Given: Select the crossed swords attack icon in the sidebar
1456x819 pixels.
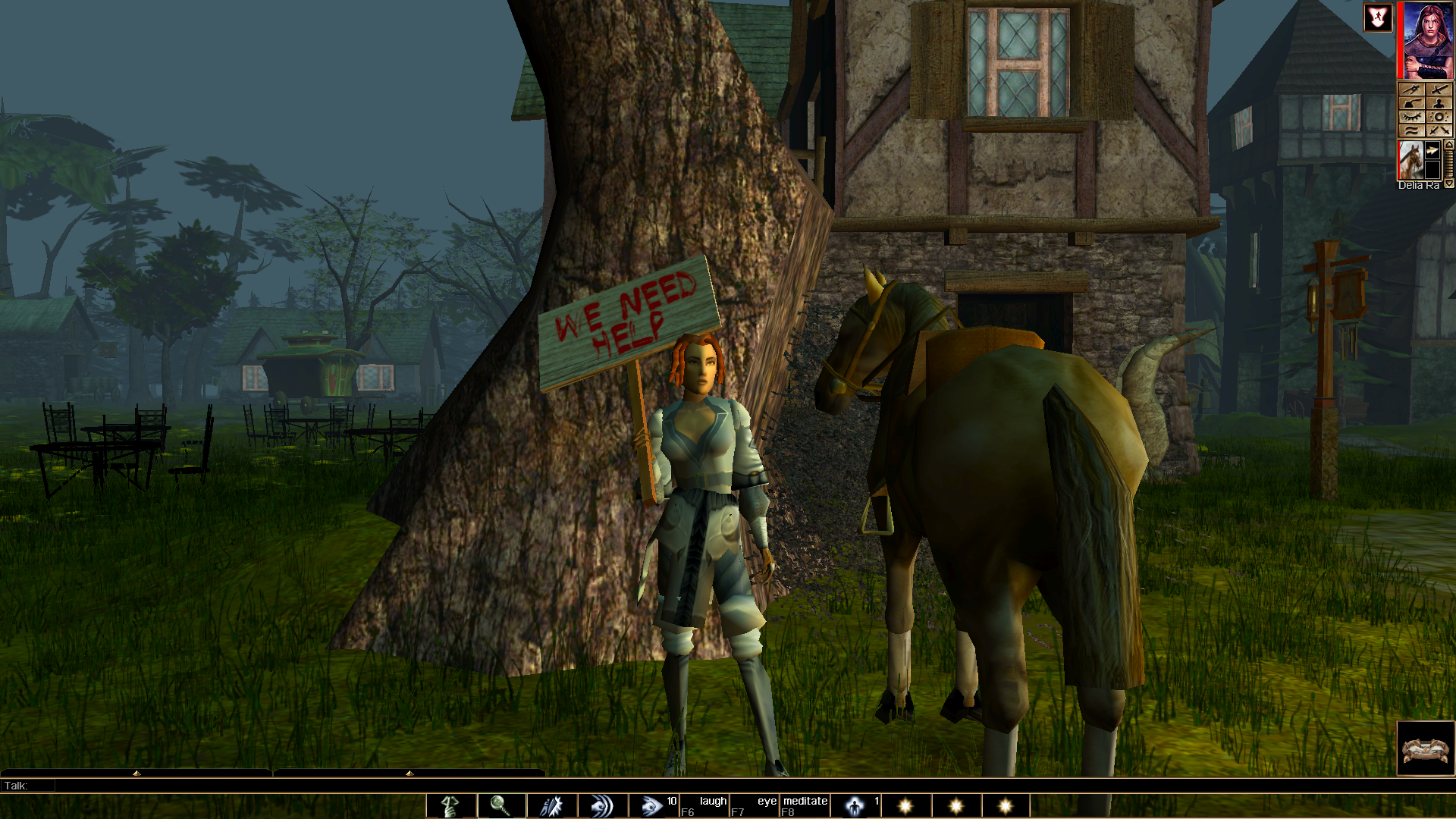Looking at the screenshot, I should click(x=1439, y=89).
